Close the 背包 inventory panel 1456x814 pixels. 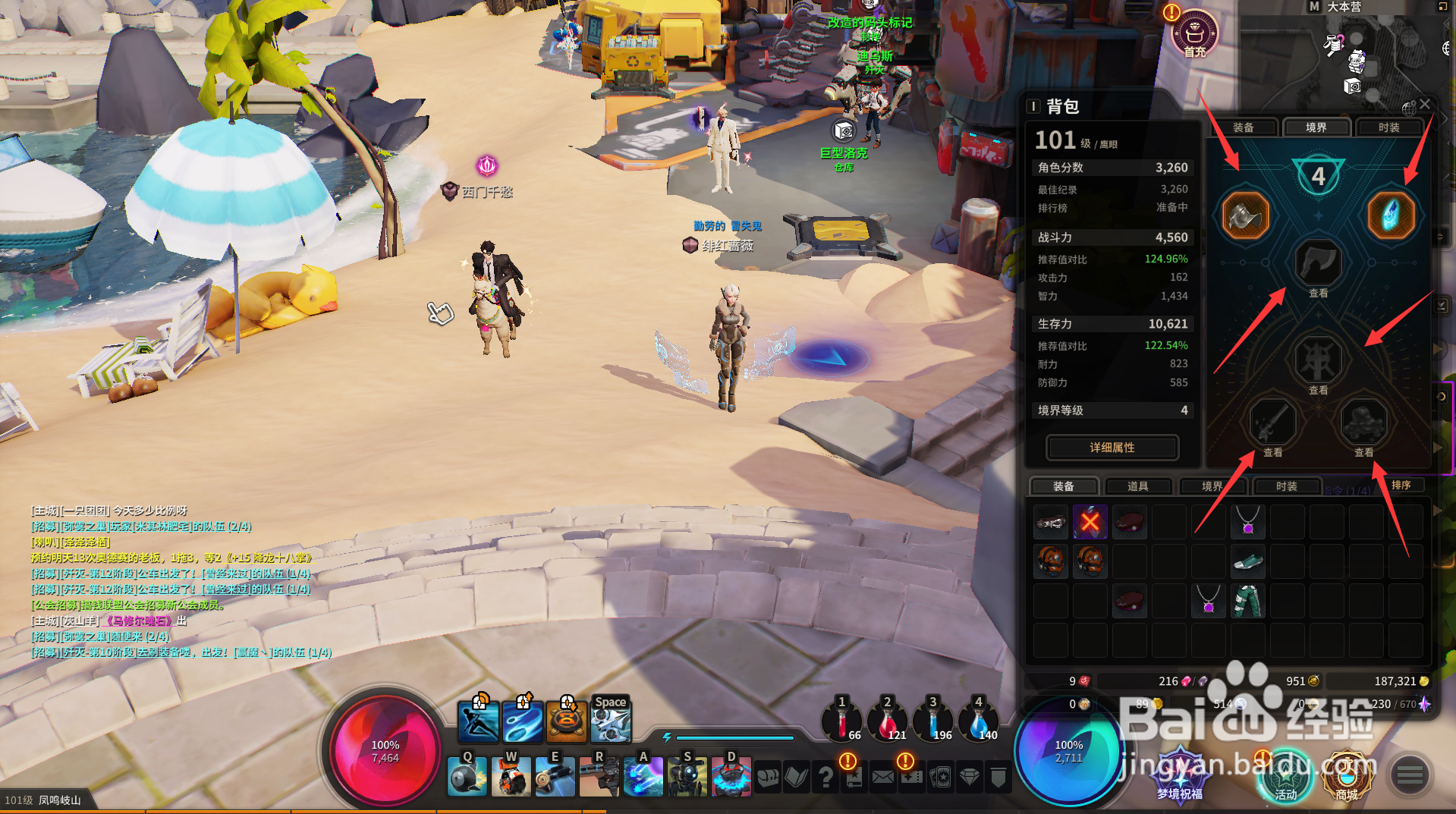click(x=1425, y=105)
